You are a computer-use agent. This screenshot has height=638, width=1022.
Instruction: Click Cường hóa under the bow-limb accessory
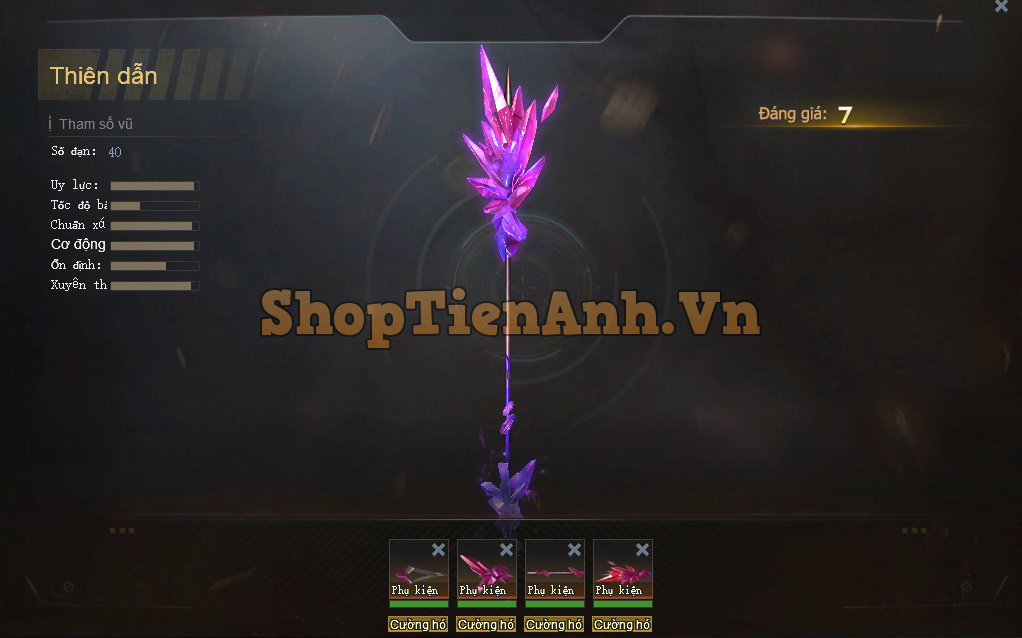tap(418, 625)
